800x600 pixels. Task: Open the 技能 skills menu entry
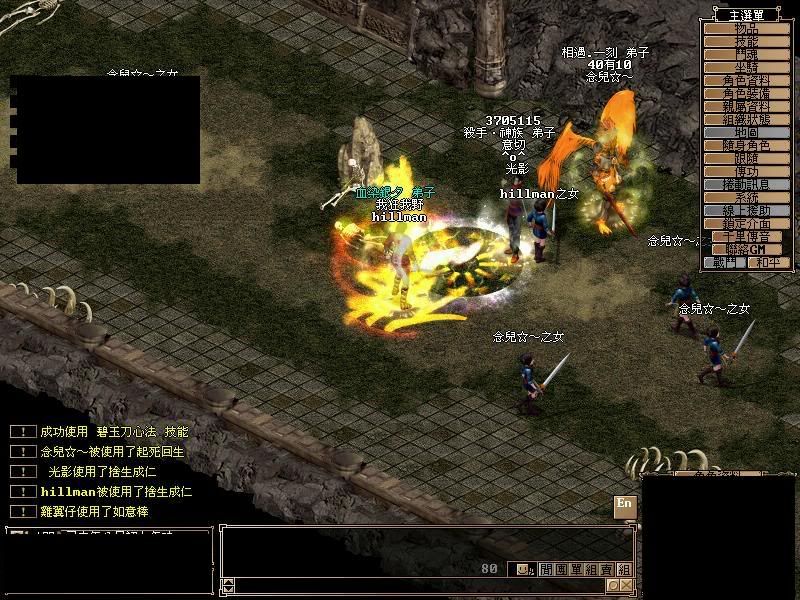(746, 41)
